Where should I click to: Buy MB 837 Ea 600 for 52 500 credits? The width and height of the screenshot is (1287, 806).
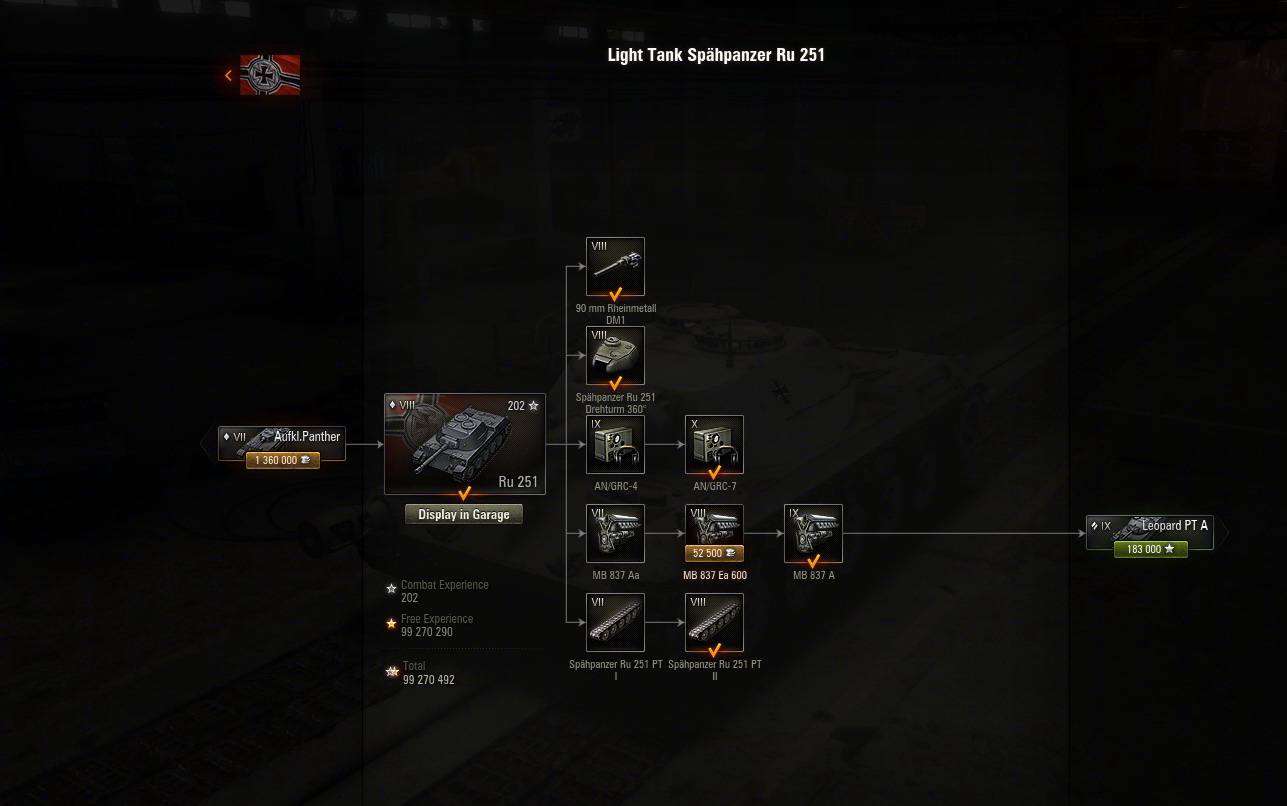coord(714,553)
